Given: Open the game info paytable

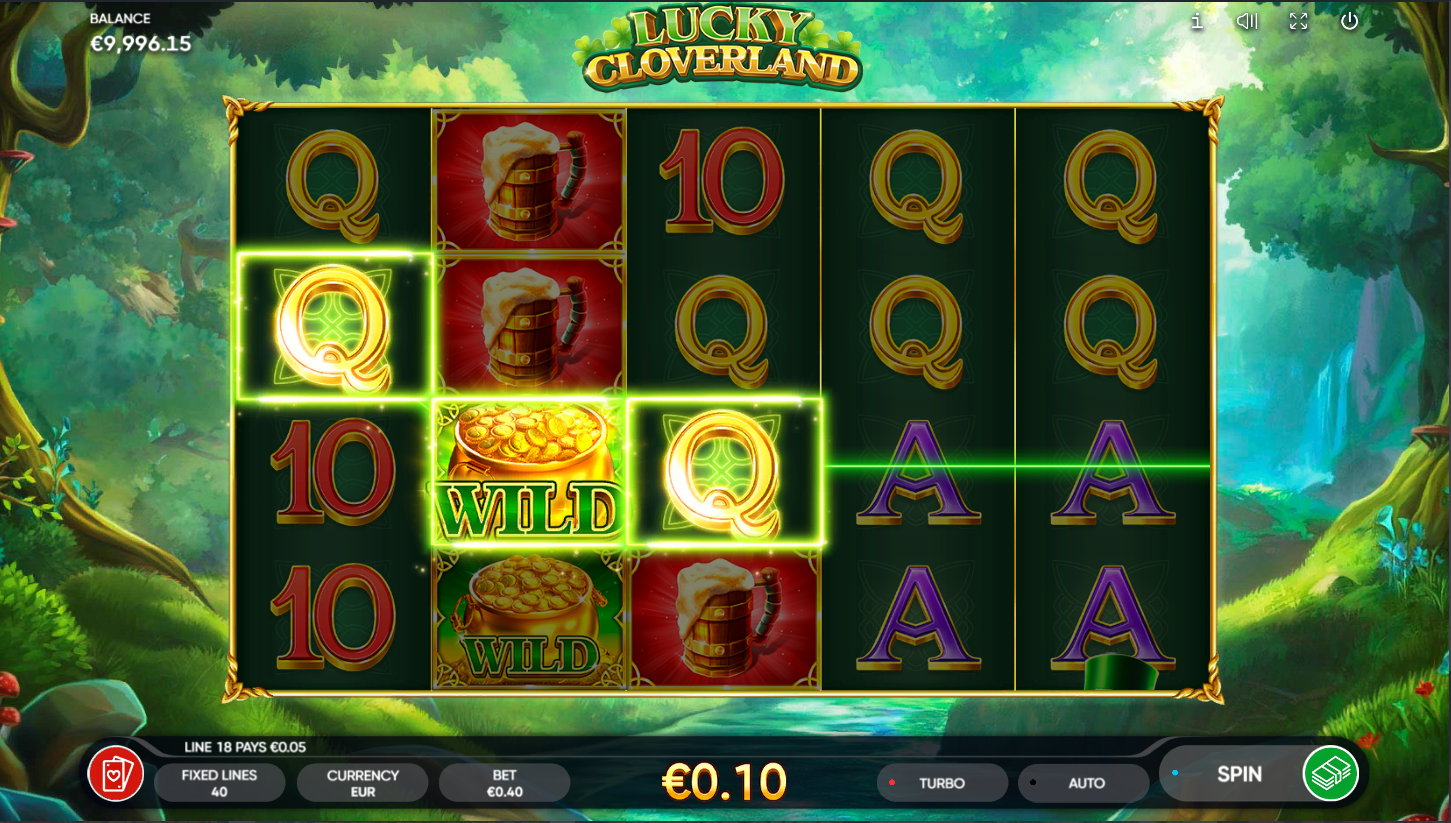Looking at the screenshot, I should pos(1197,21).
